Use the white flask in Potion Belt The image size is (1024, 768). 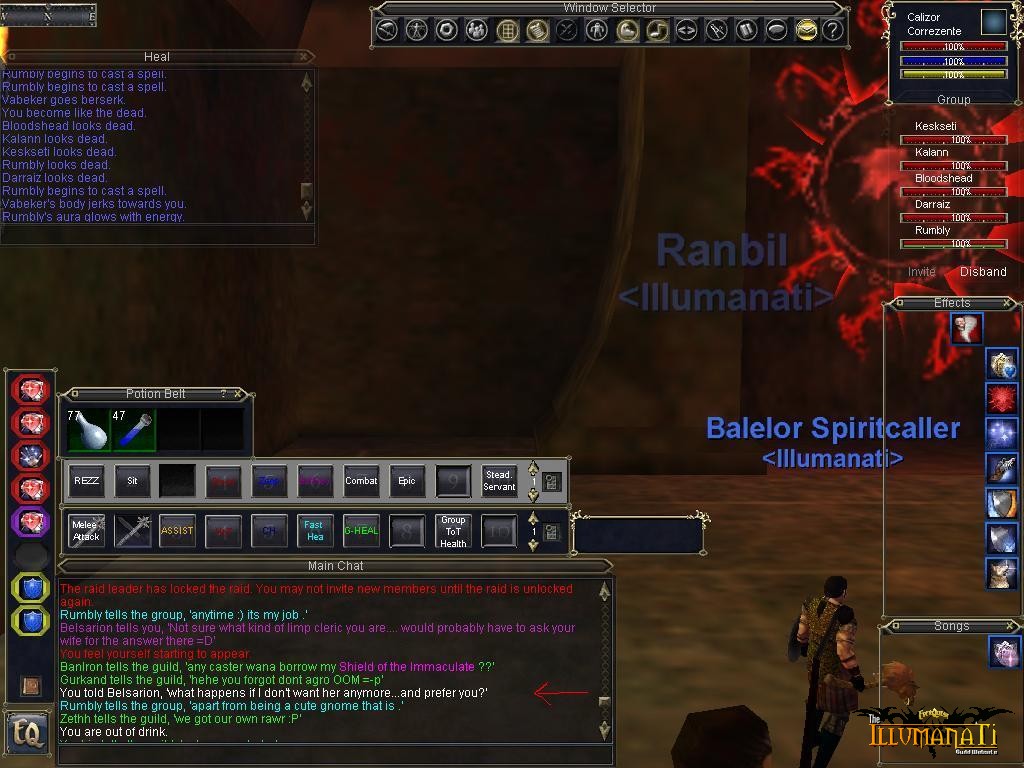click(88, 430)
